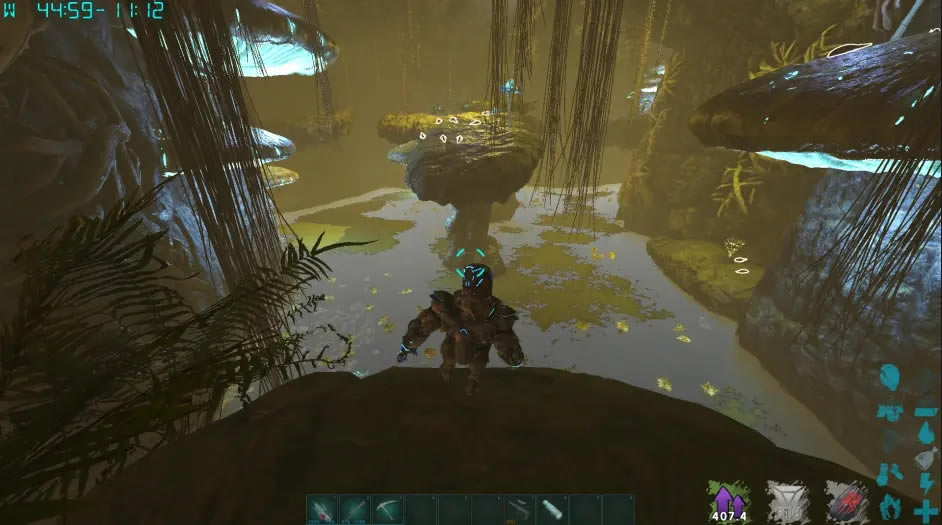Screen dimensions: 942x525
Task: Click the grey triangle emblem status icon
Action: [787, 500]
